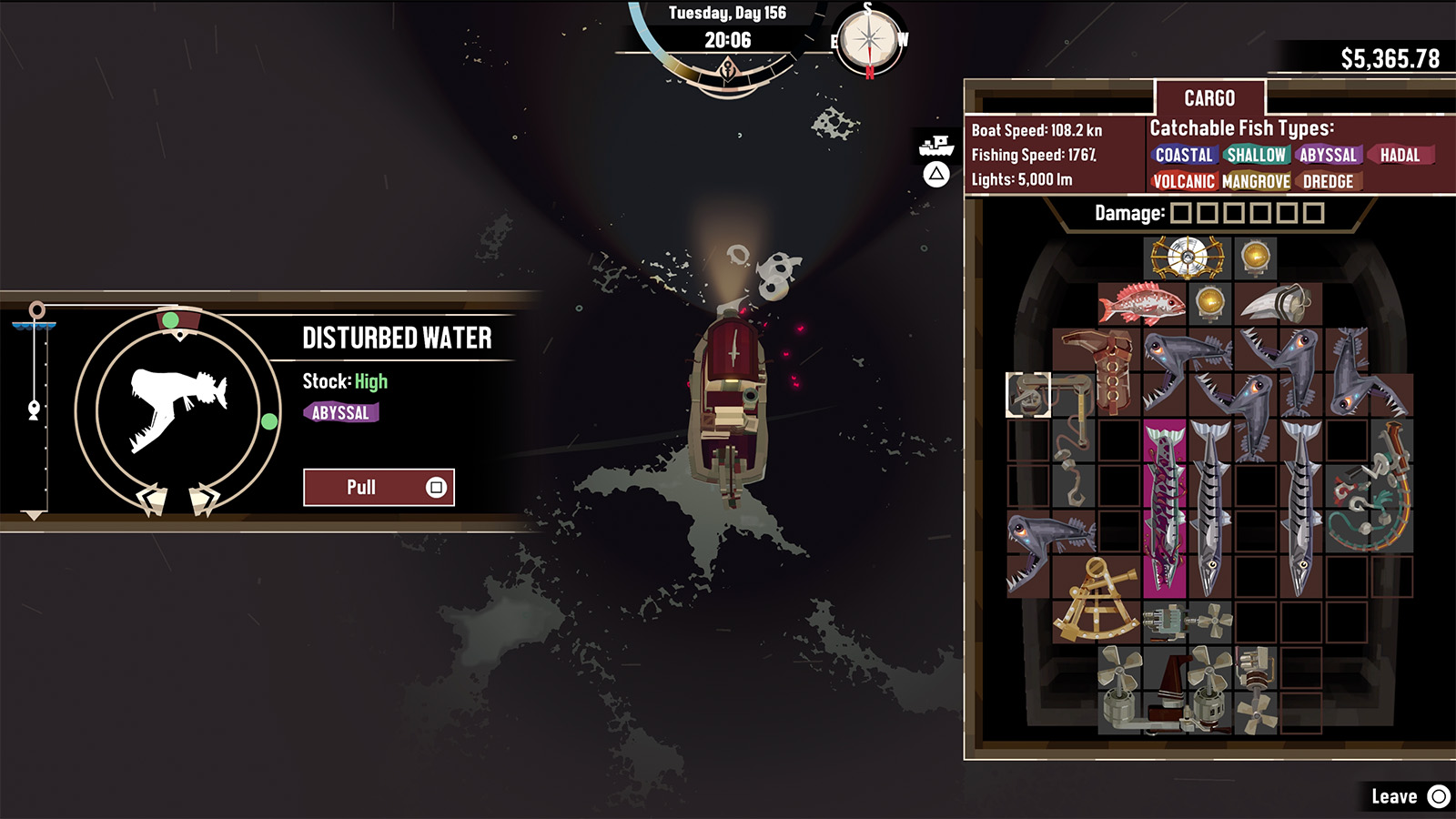Click the HADAL fish type banner
Viewport: 1456px width, 819px height.
[1401, 156]
